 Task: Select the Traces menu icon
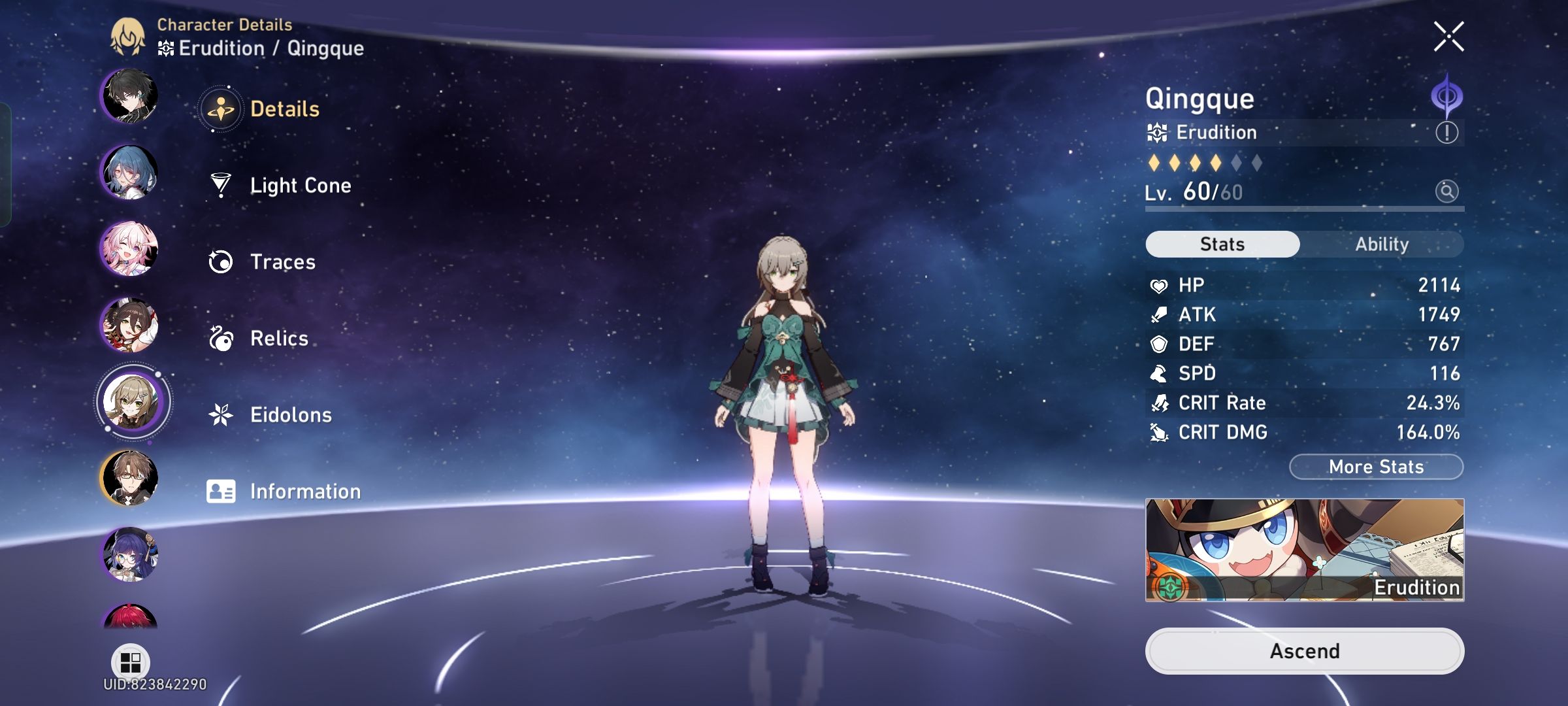tap(222, 261)
